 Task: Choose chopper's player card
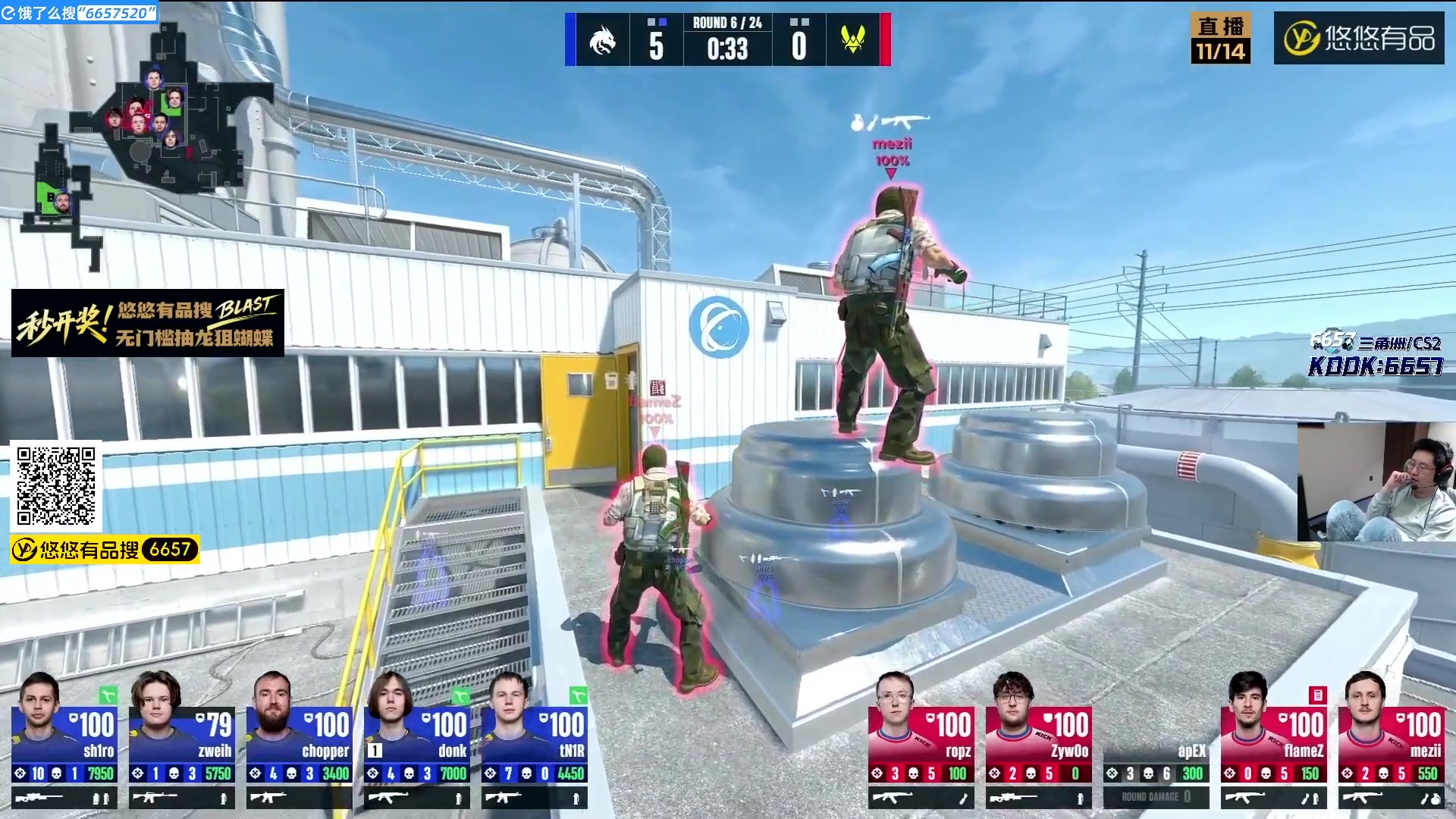coord(300,739)
